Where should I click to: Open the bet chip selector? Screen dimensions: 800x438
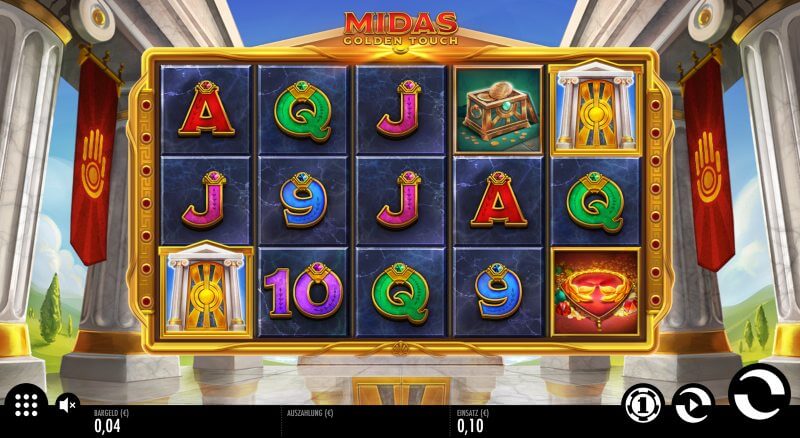click(x=643, y=404)
